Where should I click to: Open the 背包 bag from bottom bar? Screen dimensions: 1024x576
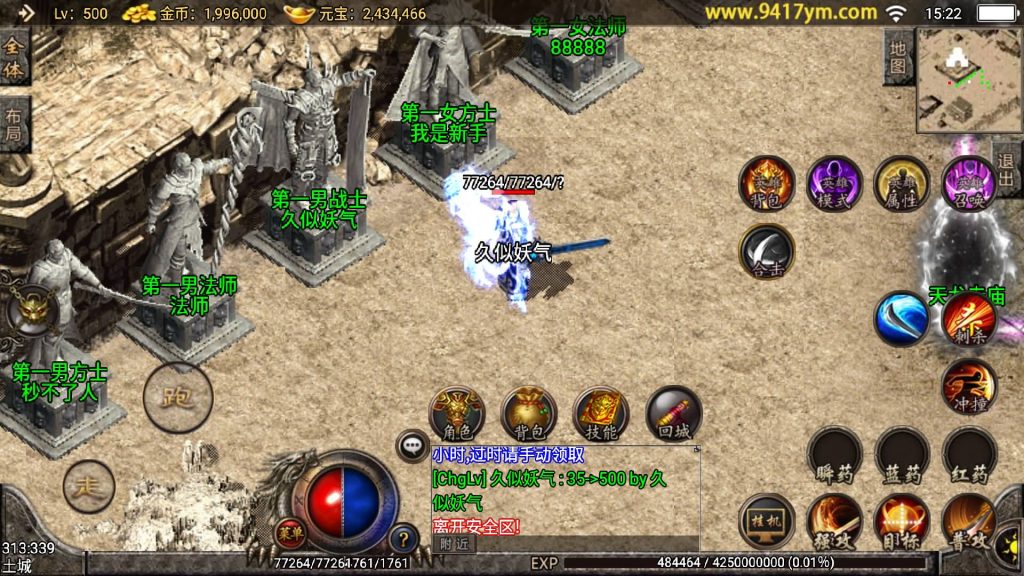pyautogui.click(x=529, y=413)
